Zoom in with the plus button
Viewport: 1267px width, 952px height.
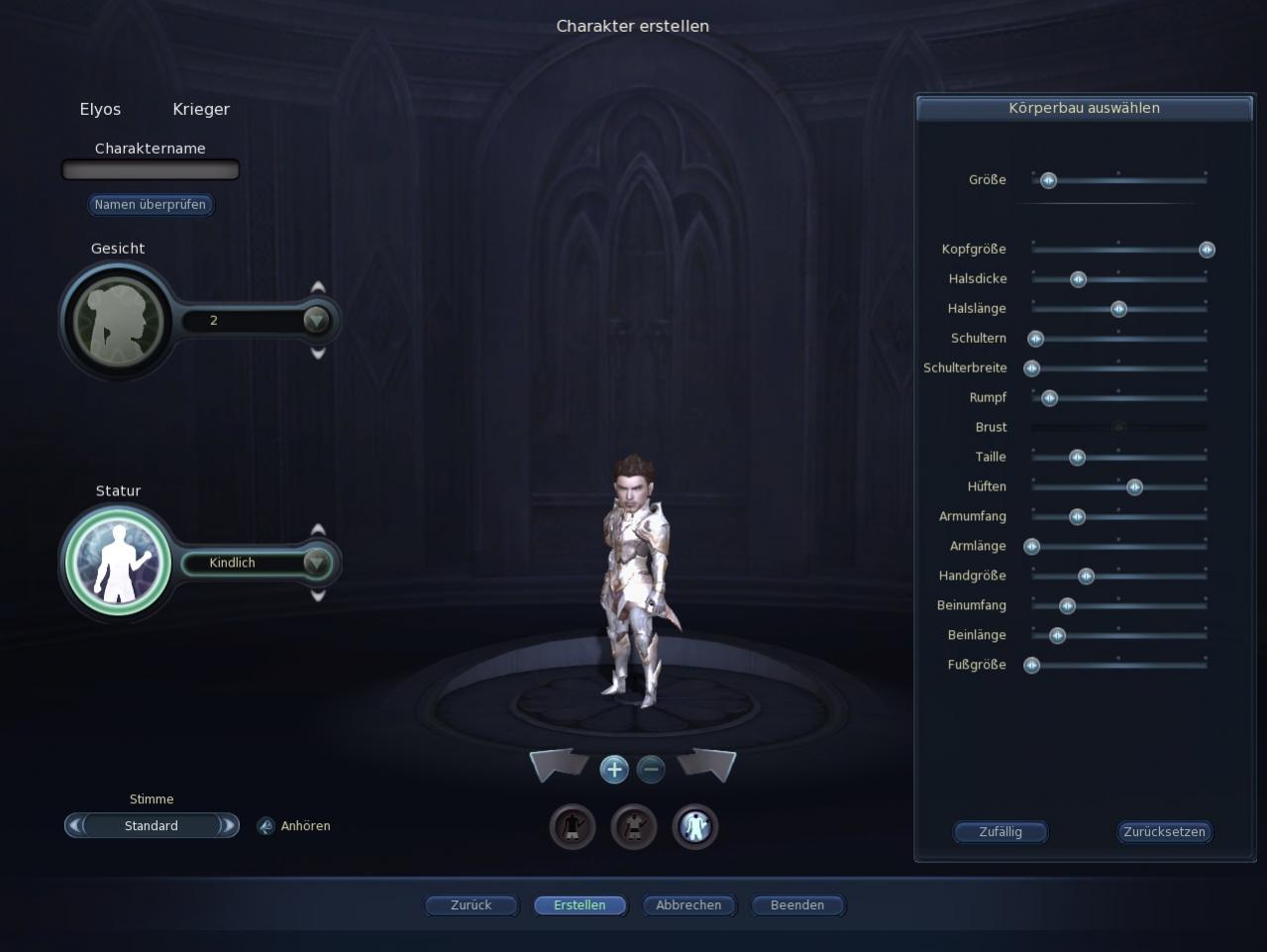[614, 769]
